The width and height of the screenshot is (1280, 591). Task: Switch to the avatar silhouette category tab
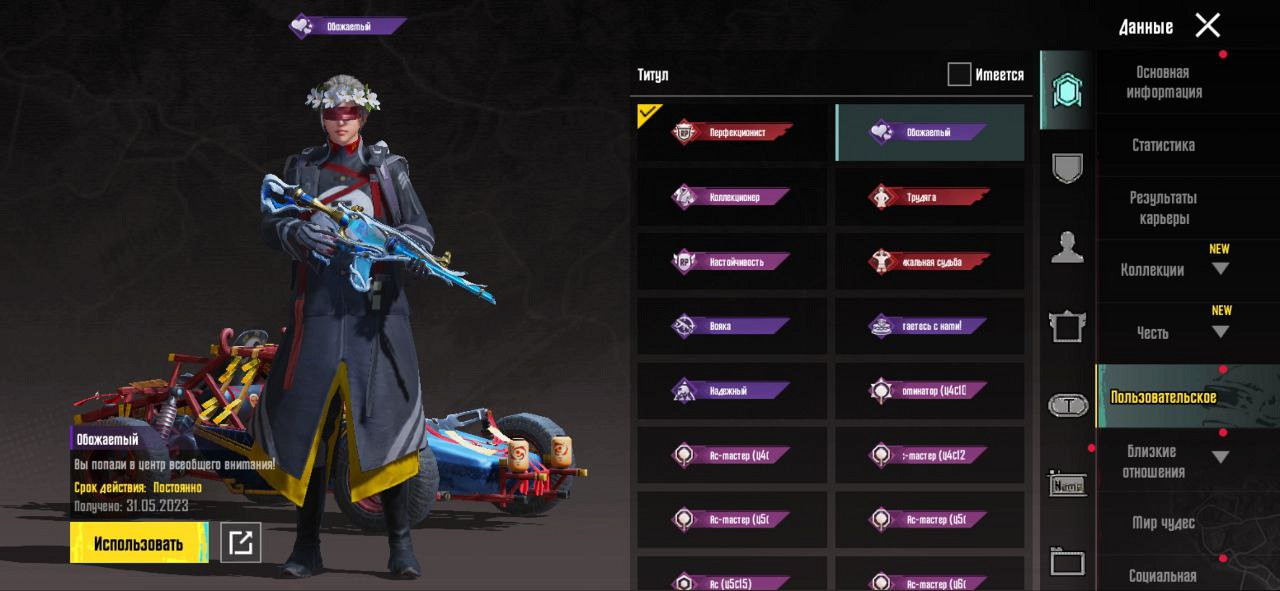1068,246
